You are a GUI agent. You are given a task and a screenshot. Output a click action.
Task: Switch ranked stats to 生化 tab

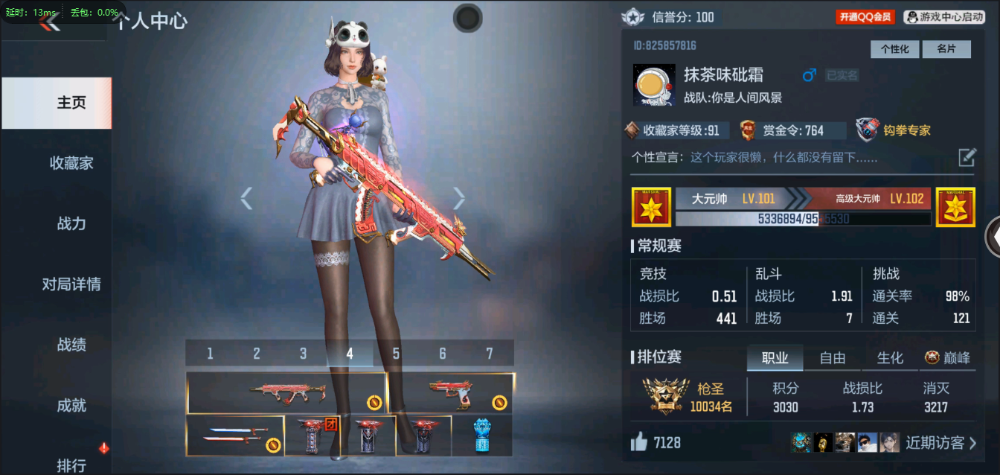[890, 358]
